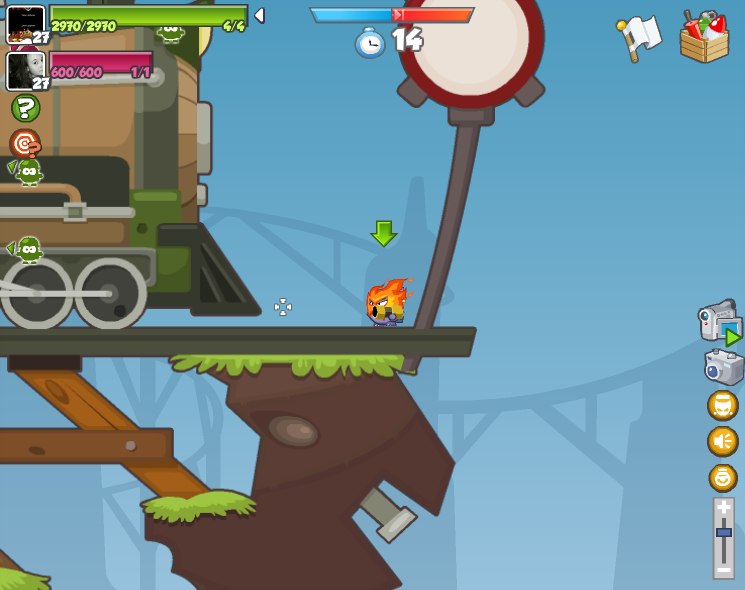Click the zoom slider handle
745x590 pixels.
pos(723,533)
